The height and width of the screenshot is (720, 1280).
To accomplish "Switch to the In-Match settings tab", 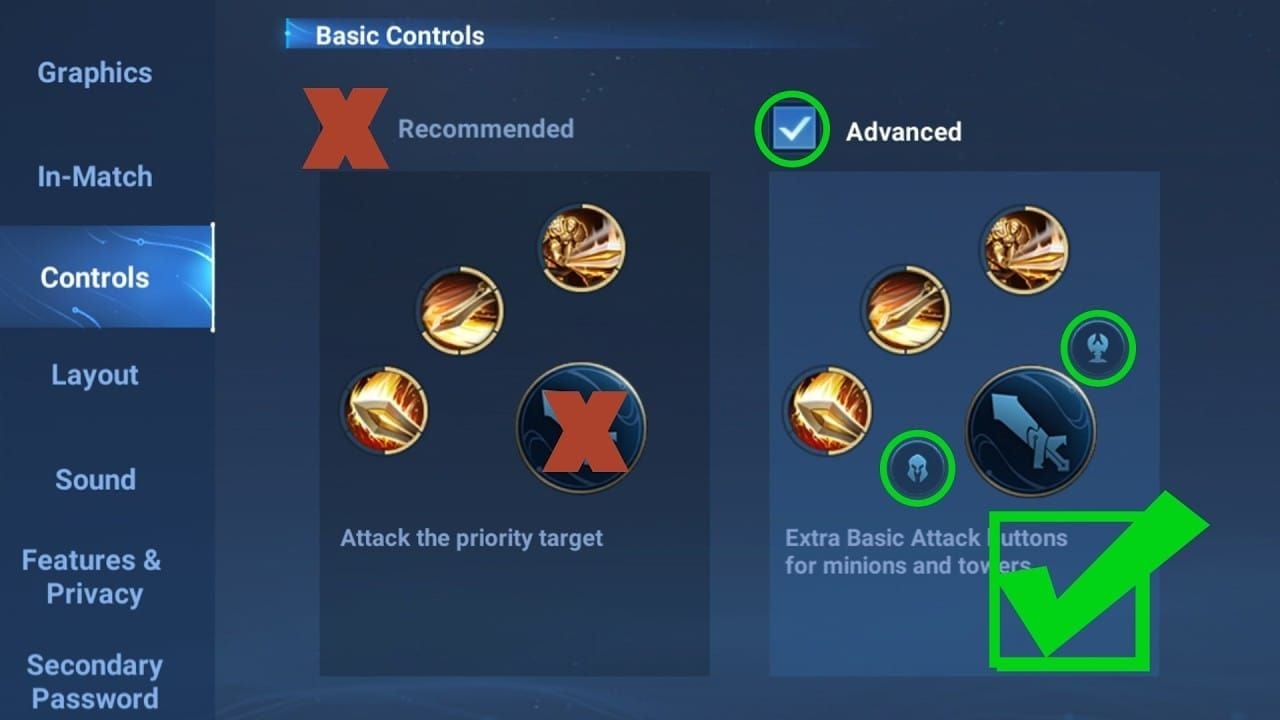I will pos(94,176).
